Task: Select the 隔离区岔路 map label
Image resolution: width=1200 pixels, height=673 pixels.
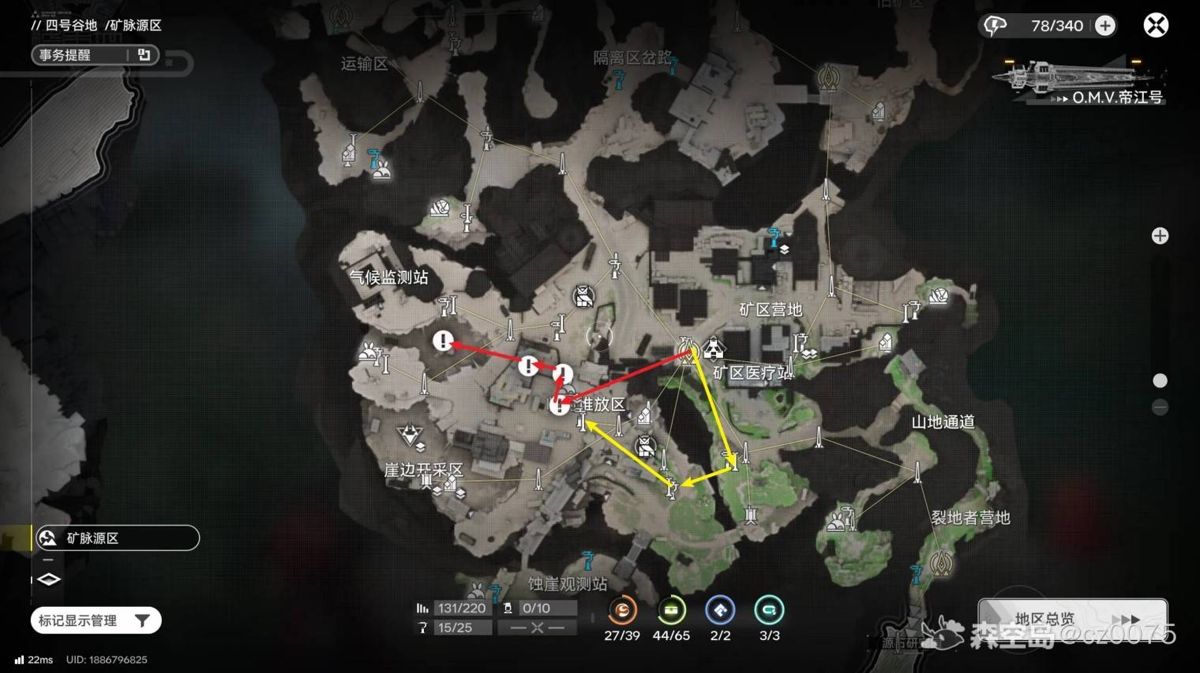Action: coord(635,56)
